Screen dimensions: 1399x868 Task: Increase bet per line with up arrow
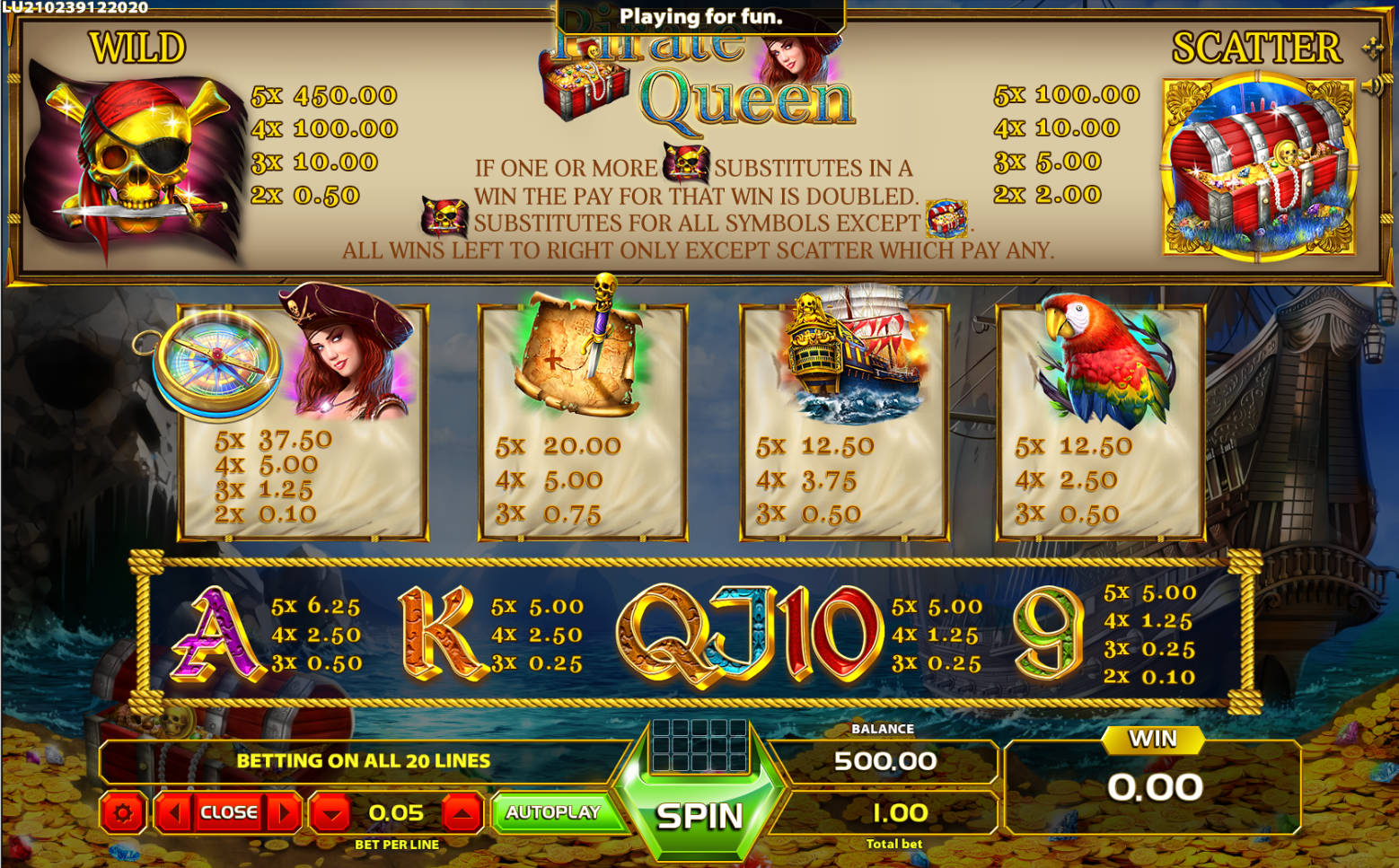pos(463,812)
